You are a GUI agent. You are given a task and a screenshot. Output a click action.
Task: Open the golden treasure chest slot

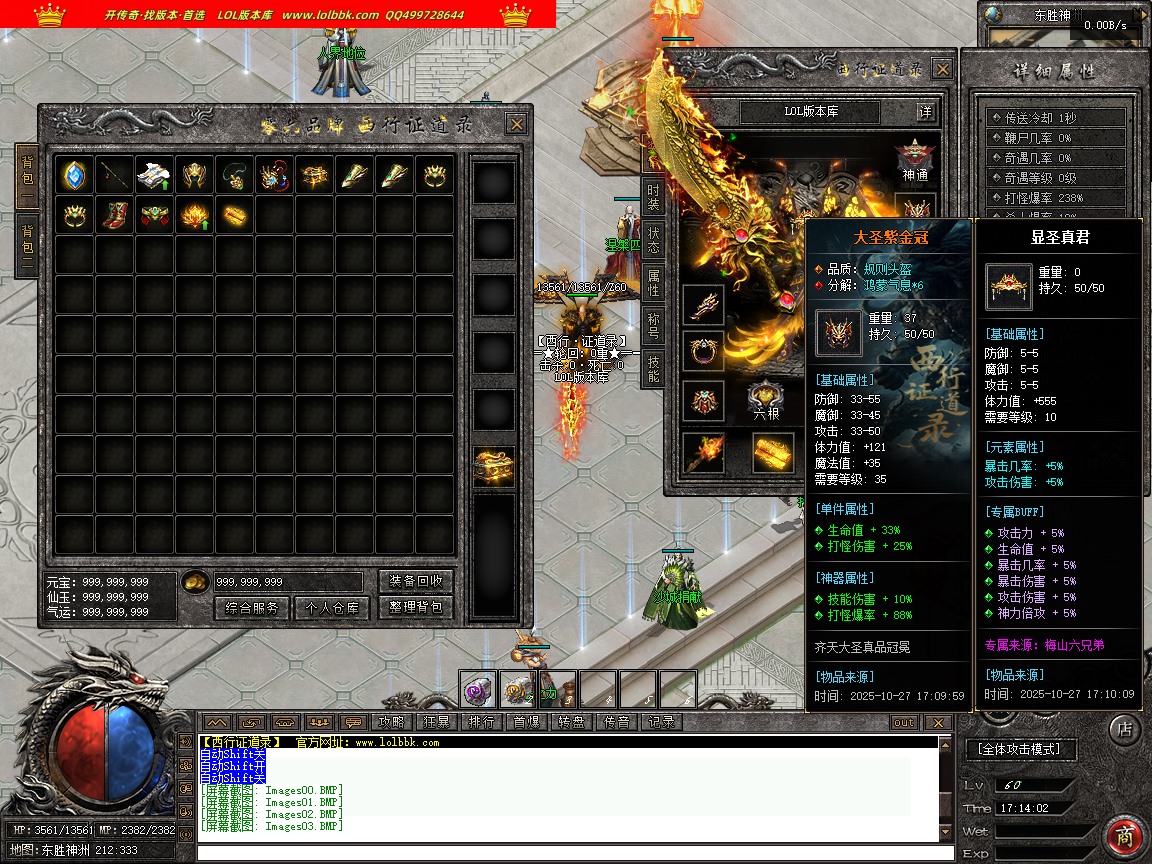tap(494, 467)
